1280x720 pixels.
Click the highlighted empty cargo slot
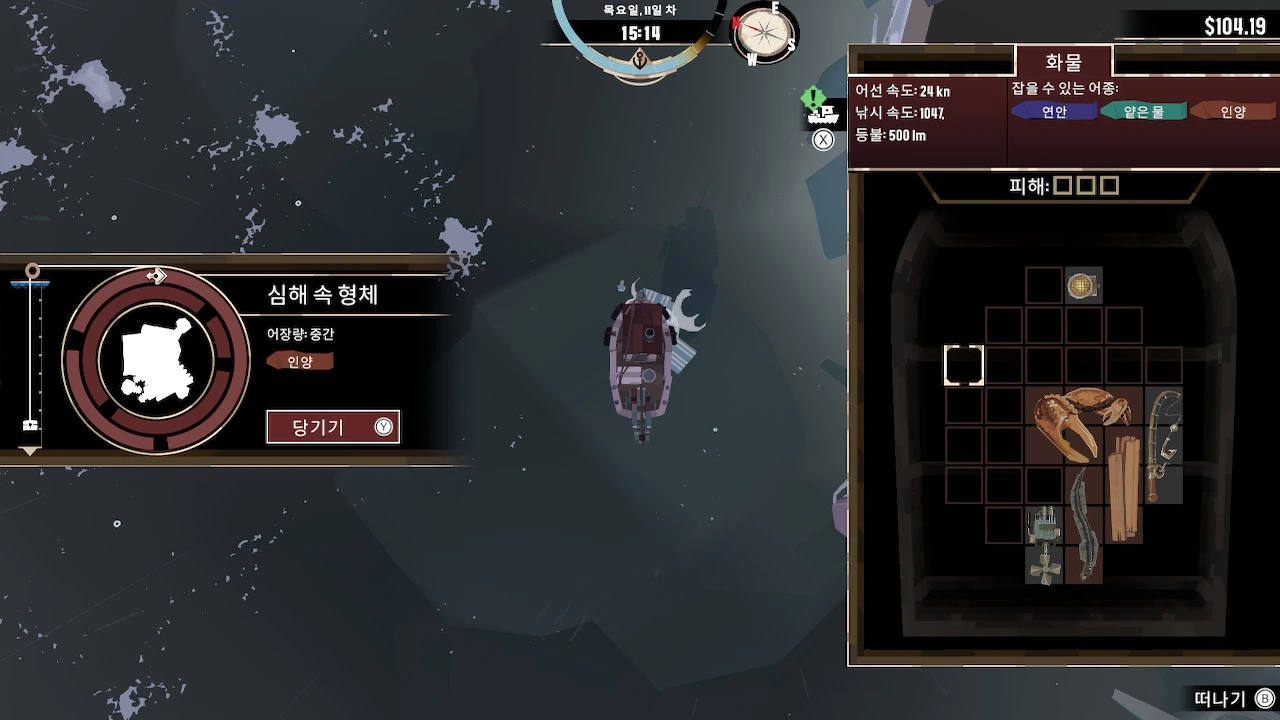click(x=964, y=366)
